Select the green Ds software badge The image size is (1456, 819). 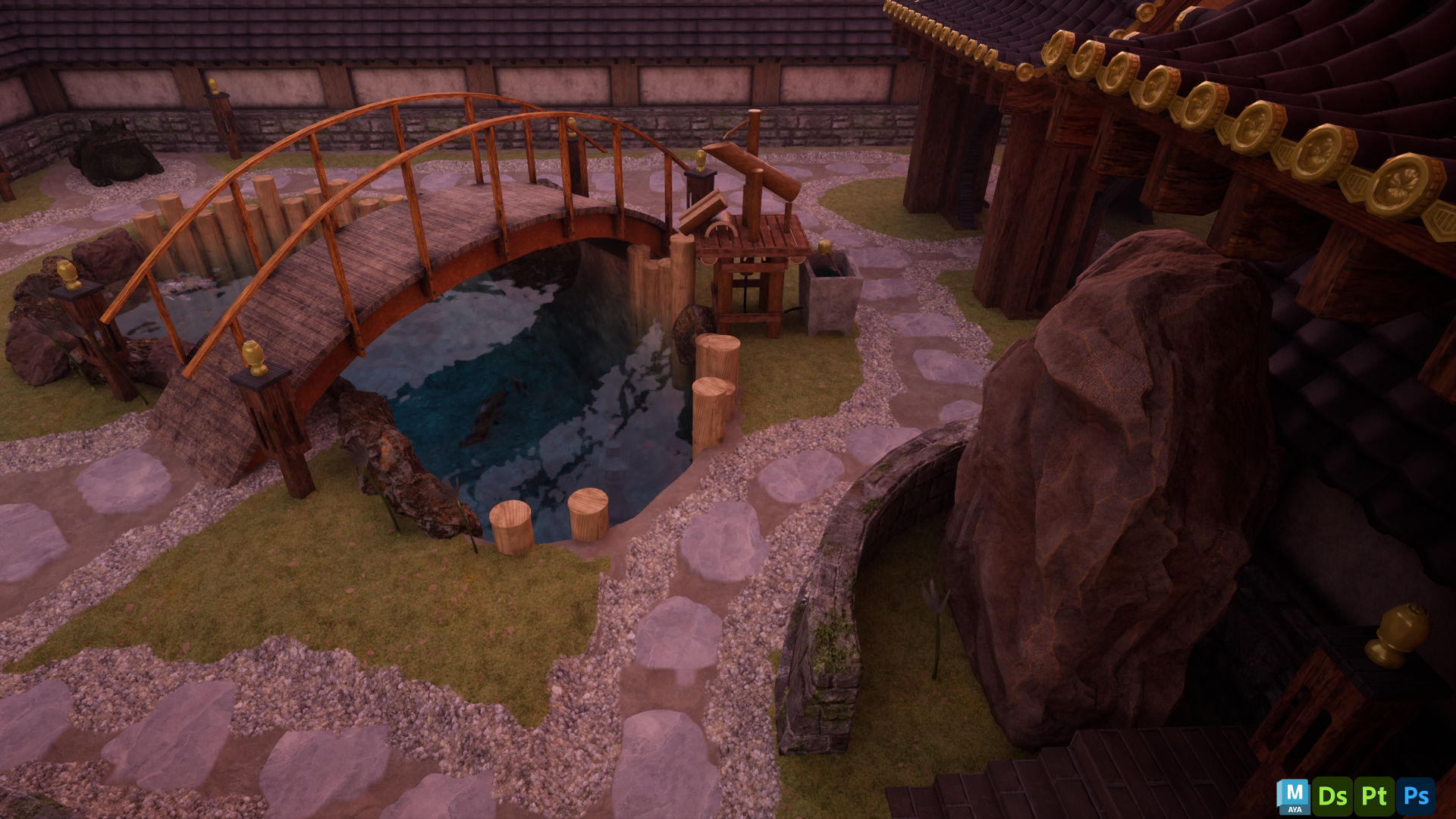pyautogui.click(x=1332, y=796)
